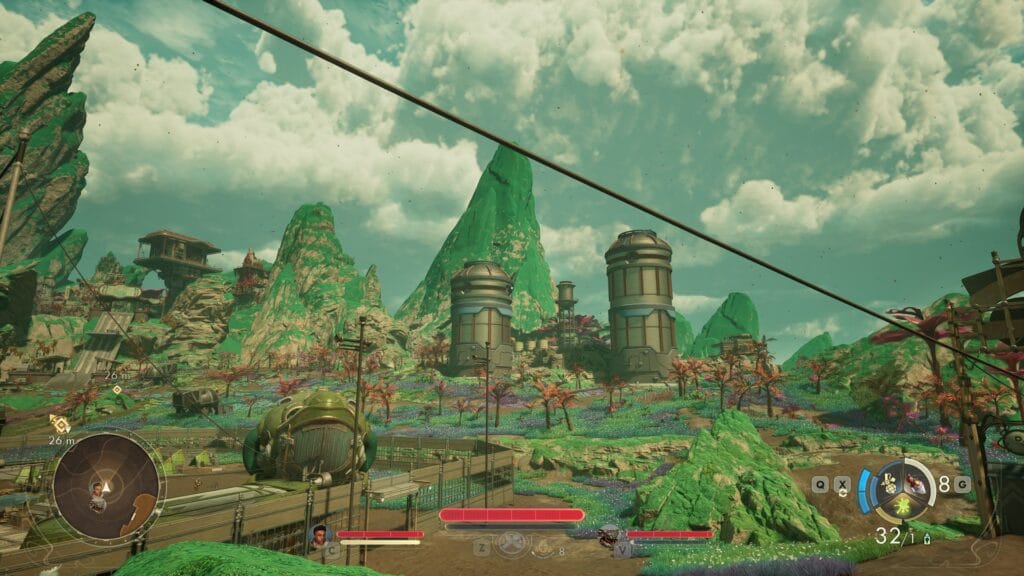Click the player arrow on the minimap
Viewport: 1024px width, 576px height.
105,486
